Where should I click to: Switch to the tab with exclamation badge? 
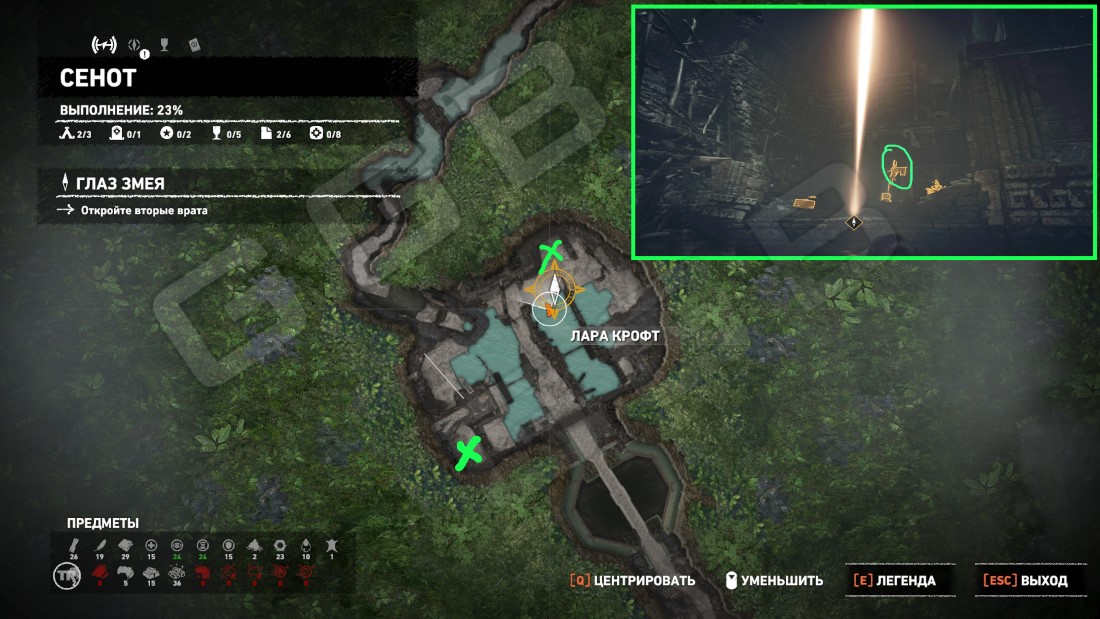coord(136,45)
